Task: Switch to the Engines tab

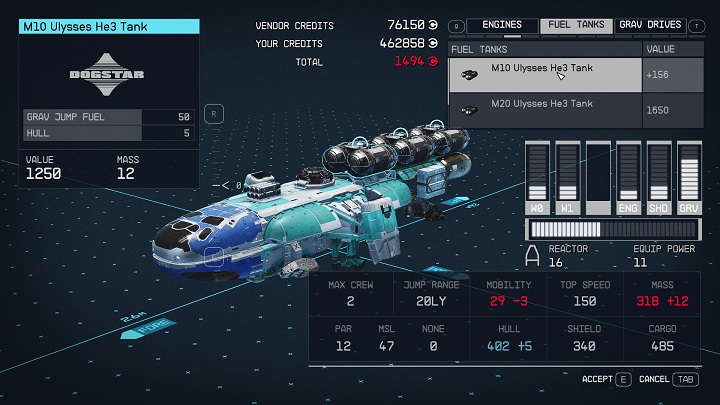Action: (x=502, y=25)
